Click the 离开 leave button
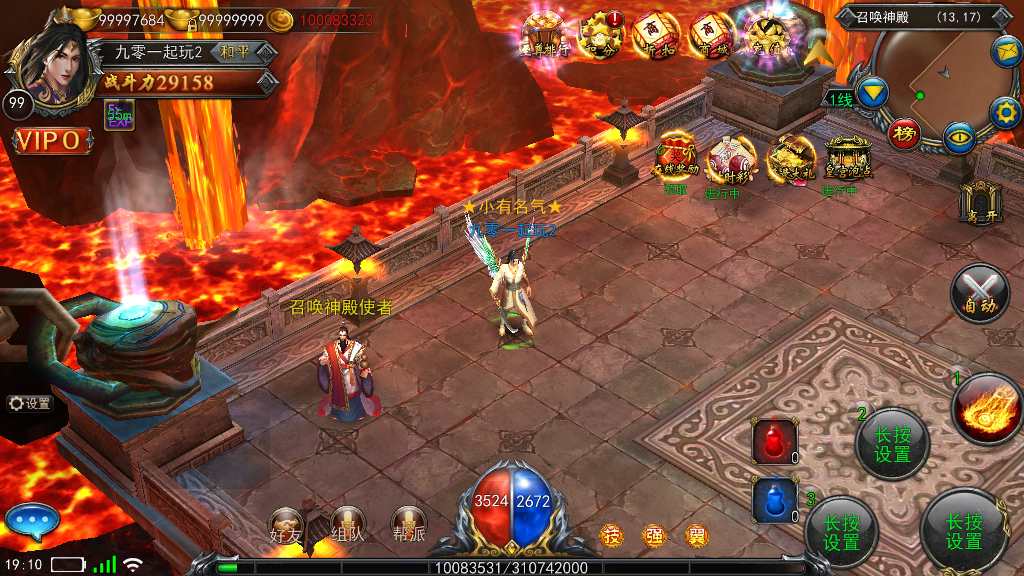The height and width of the screenshot is (576, 1024). pos(978,201)
